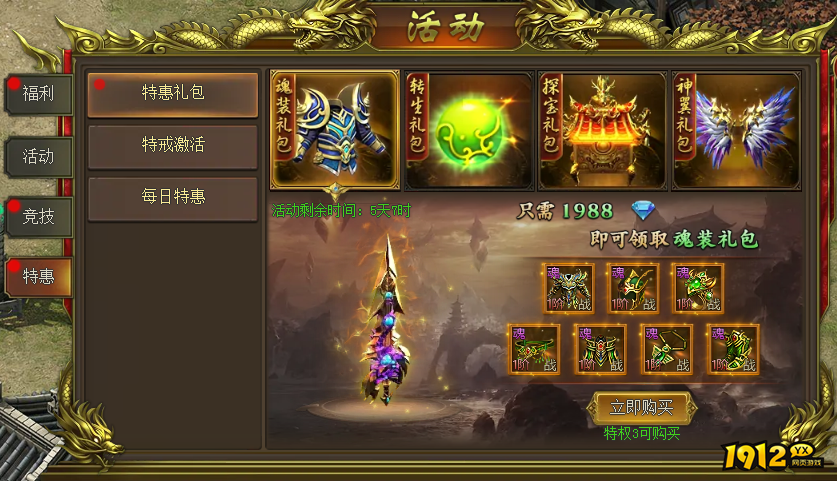
Task: Inspect the soul chest armor item
Action: tap(568, 289)
